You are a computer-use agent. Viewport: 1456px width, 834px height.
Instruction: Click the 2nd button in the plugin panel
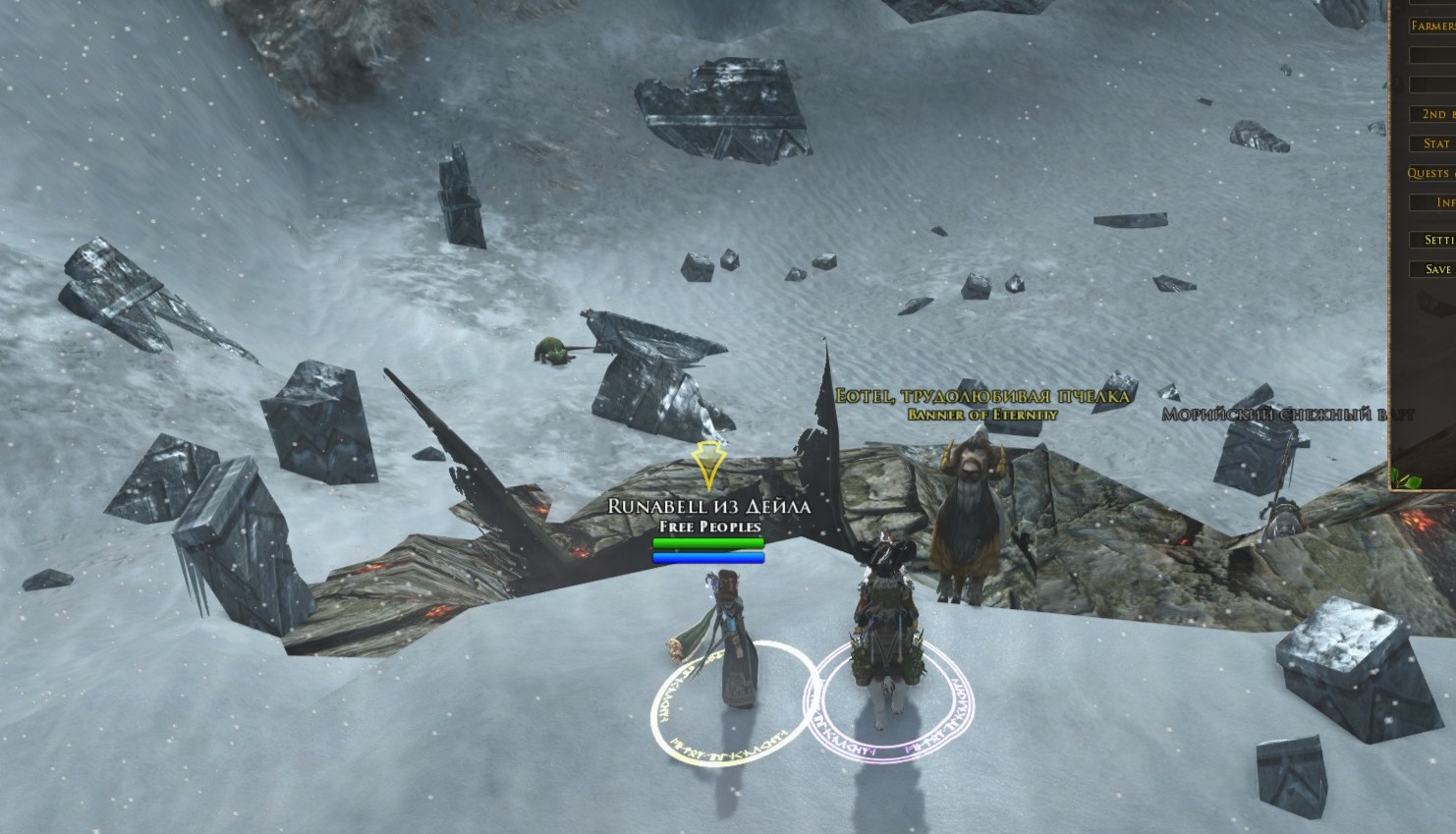point(1434,114)
